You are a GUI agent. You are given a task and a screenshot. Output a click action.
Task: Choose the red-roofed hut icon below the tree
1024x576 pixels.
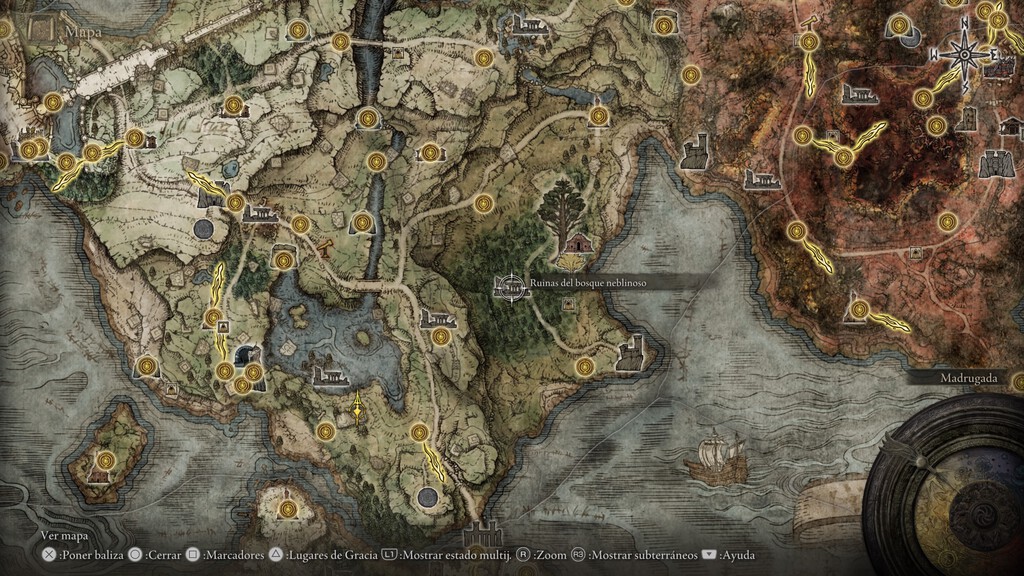[x=578, y=243]
